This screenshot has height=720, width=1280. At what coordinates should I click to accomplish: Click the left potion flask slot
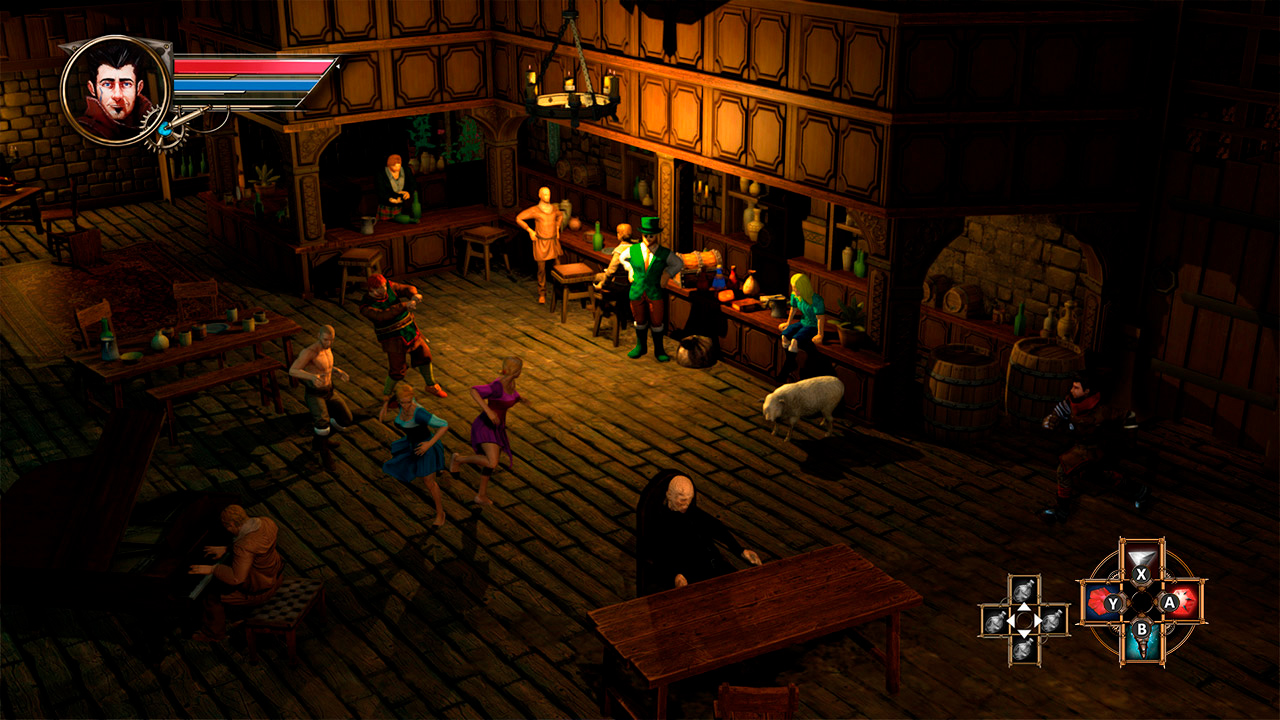[995, 622]
